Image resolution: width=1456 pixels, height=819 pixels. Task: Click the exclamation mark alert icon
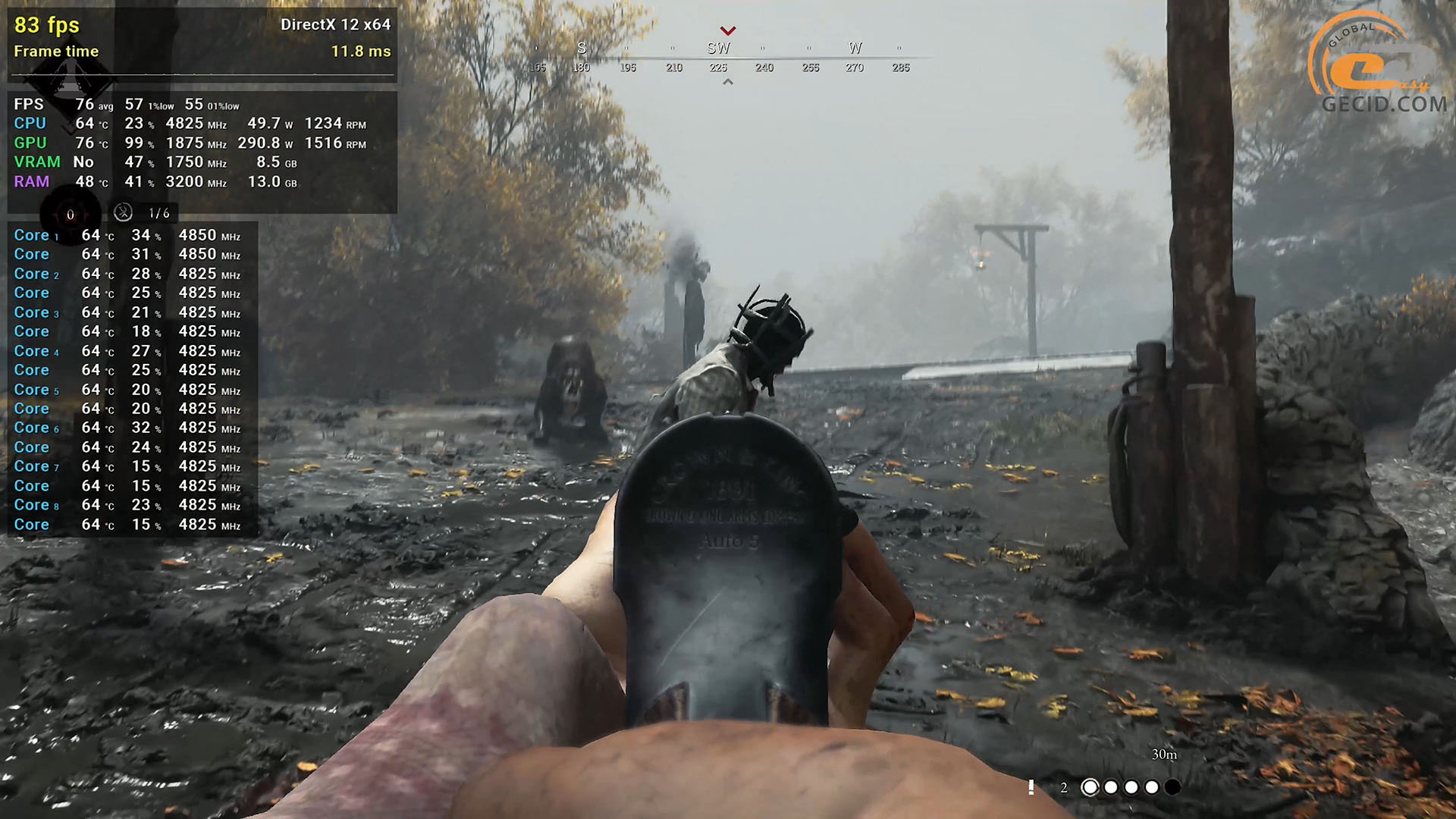pyautogui.click(x=1031, y=787)
